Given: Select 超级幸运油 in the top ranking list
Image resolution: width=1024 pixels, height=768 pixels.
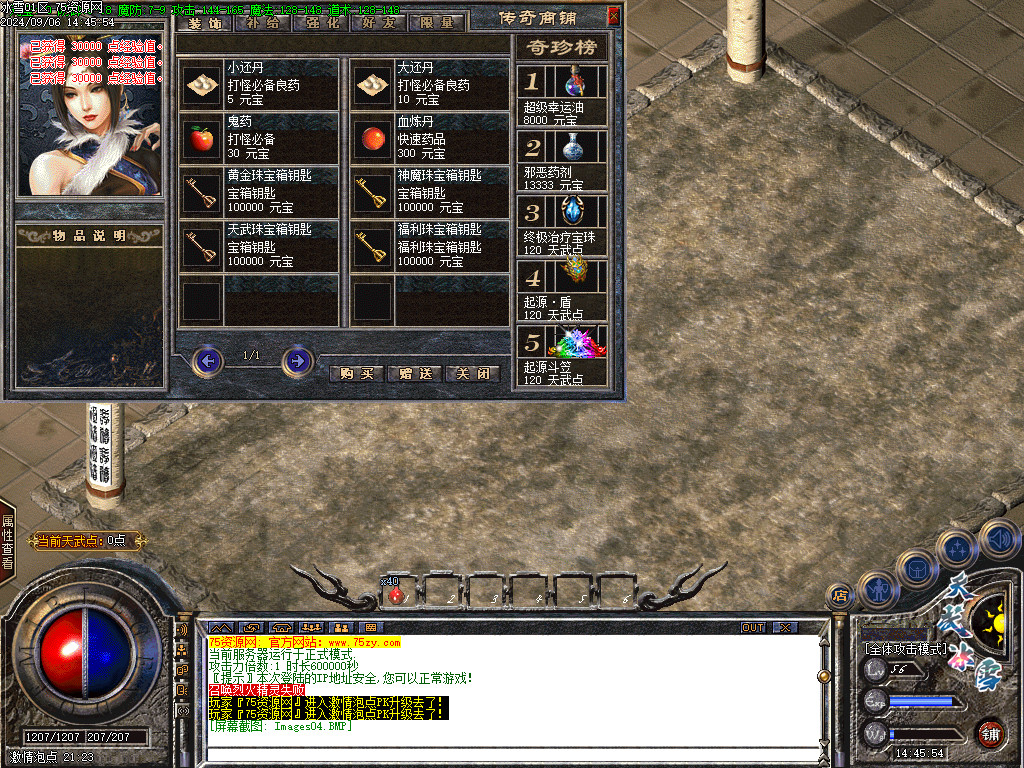Looking at the screenshot, I should click(x=562, y=95).
